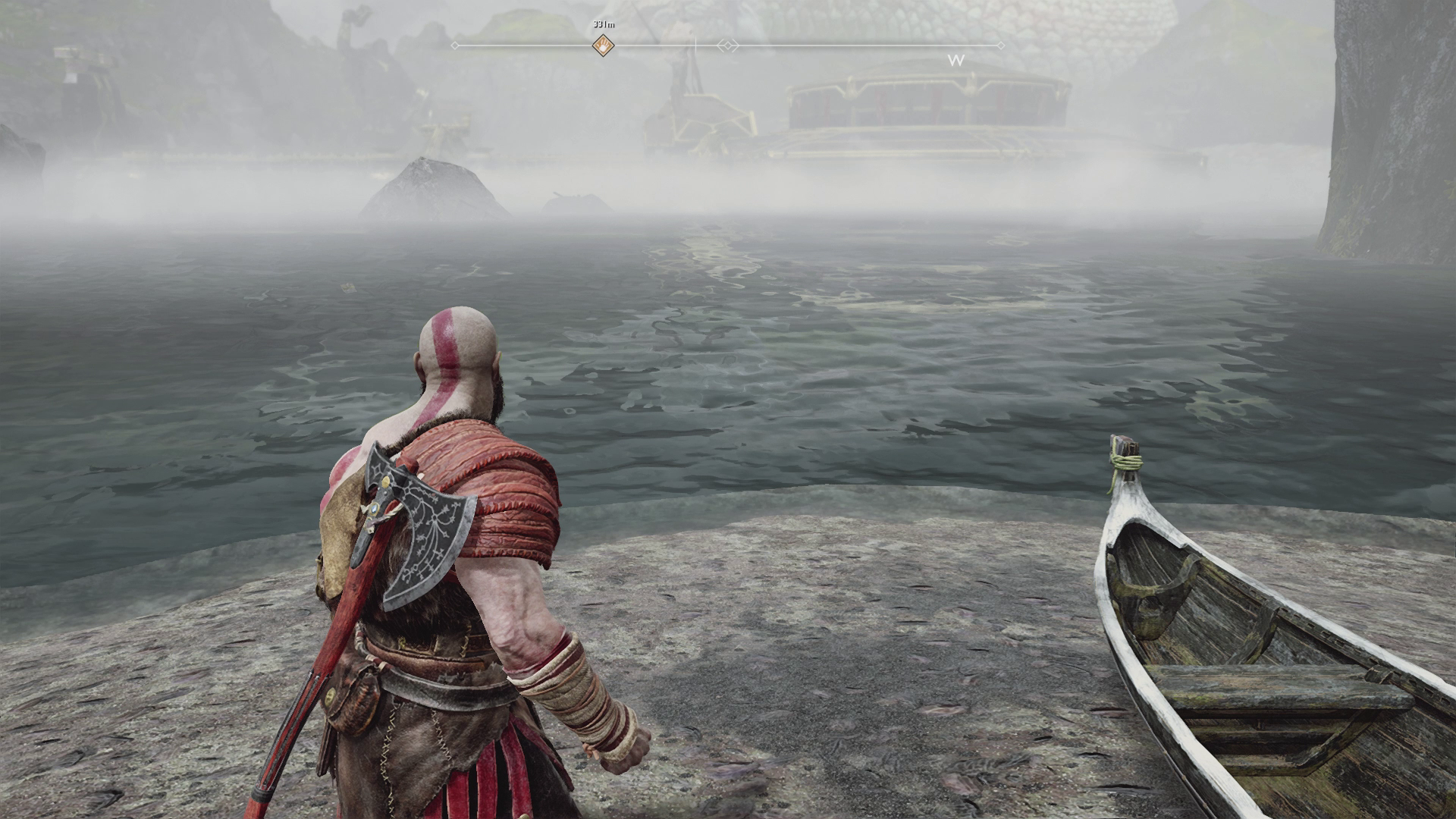Select the orange hand objective marker on compass

click(603, 45)
